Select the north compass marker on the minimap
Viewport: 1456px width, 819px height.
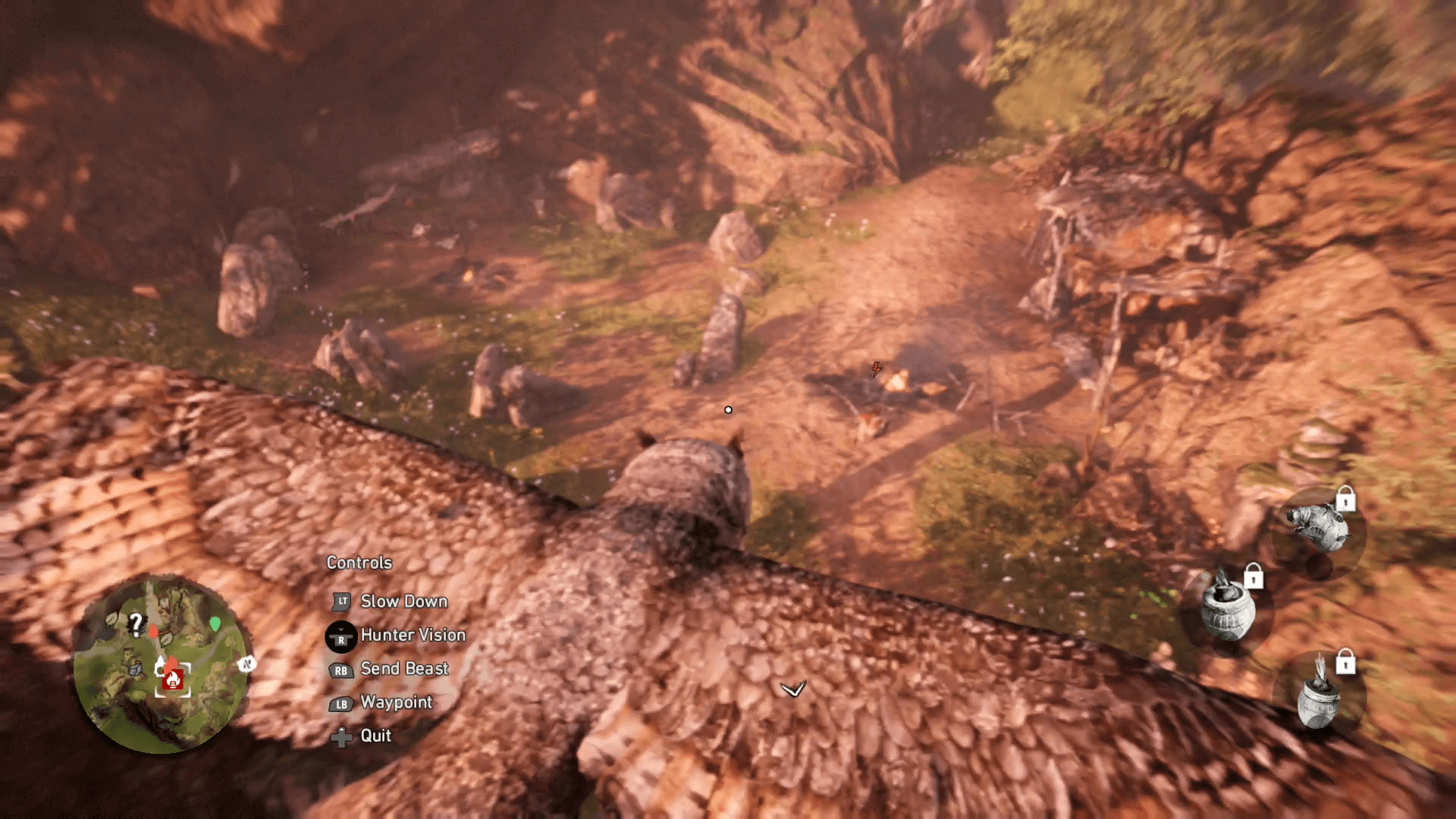point(246,664)
